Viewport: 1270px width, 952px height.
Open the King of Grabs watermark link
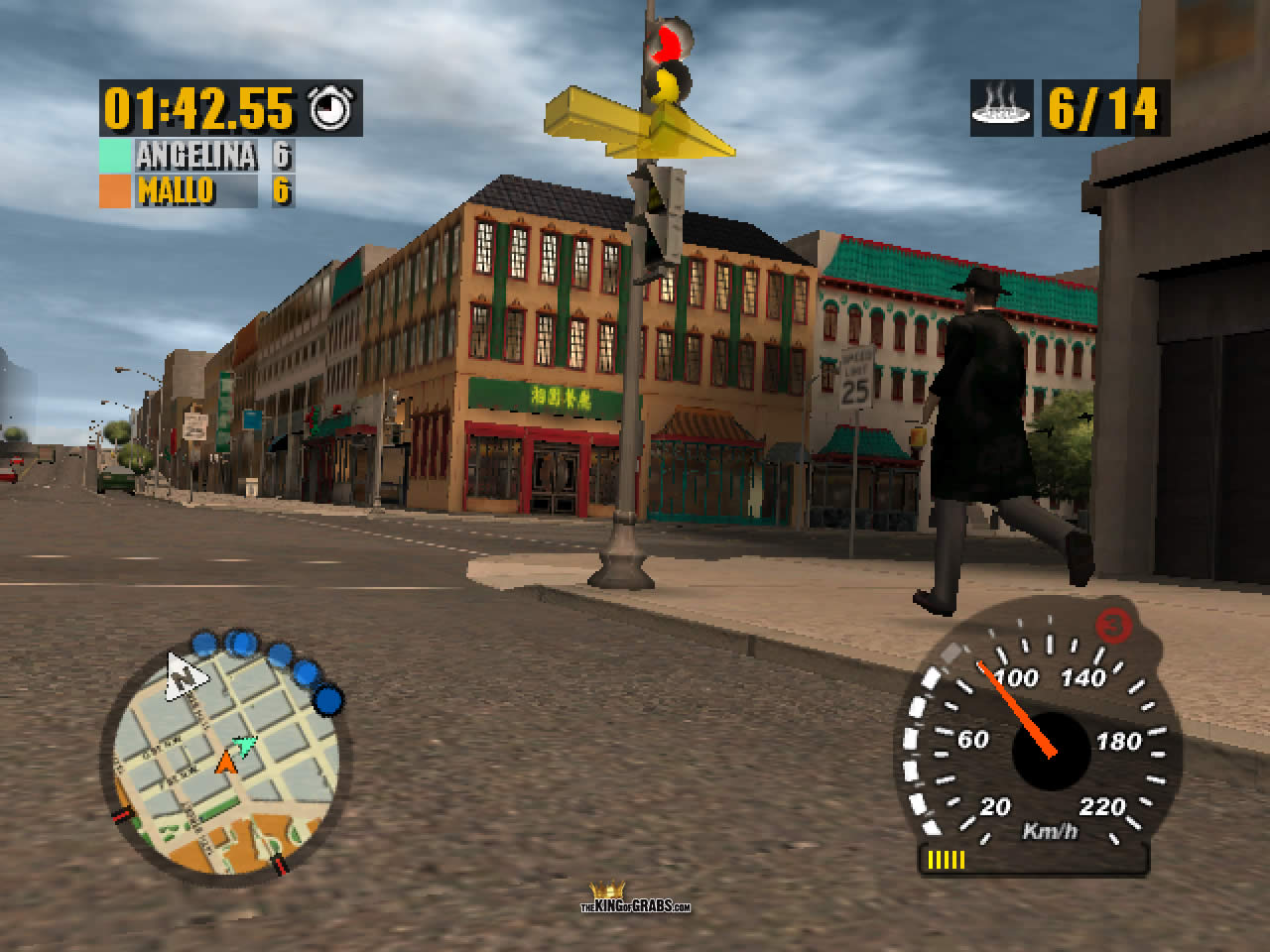[x=635, y=898]
